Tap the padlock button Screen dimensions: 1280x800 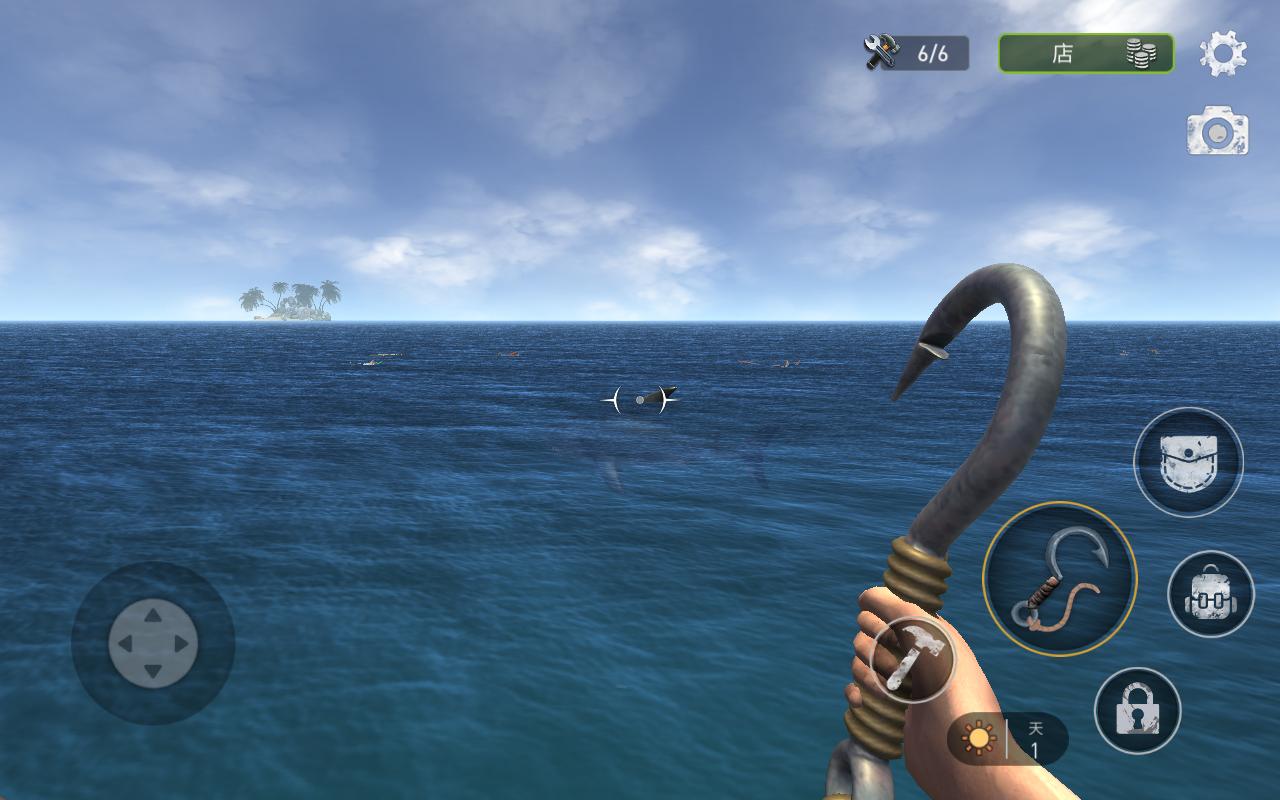[x=1137, y=710]
